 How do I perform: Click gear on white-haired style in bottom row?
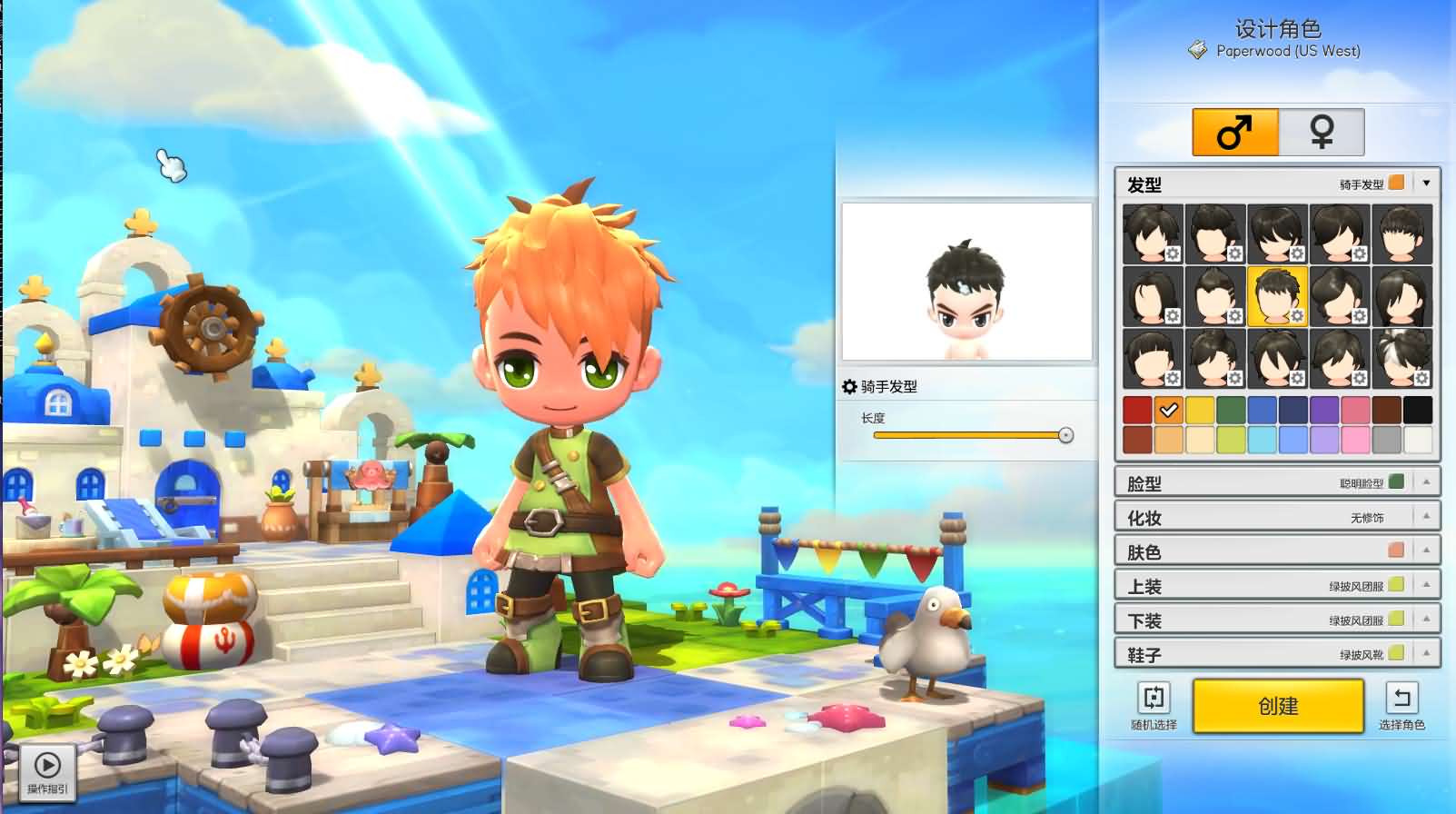tap(1422, 379)
